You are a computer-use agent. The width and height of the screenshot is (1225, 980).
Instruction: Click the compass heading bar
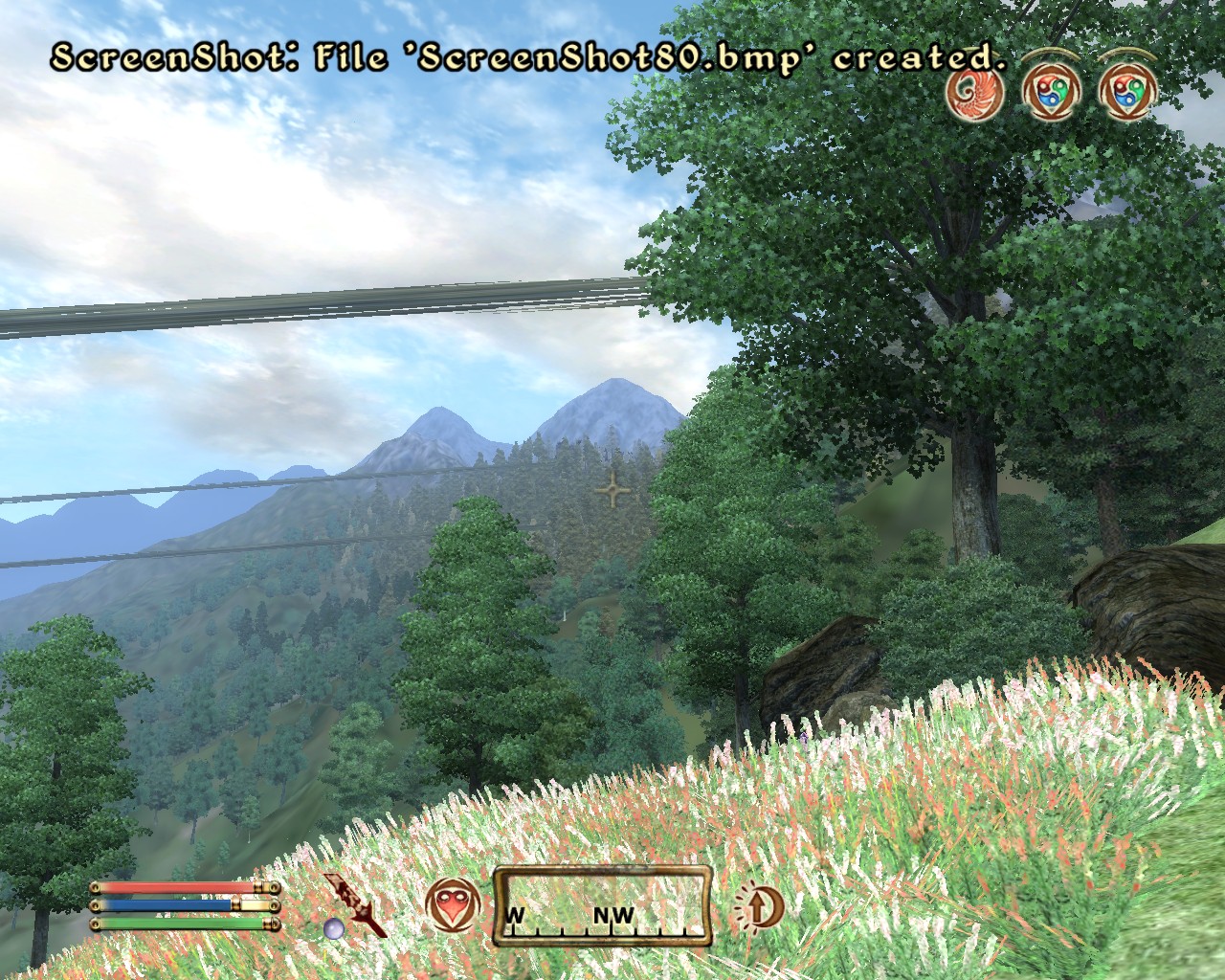pos(603,906)
